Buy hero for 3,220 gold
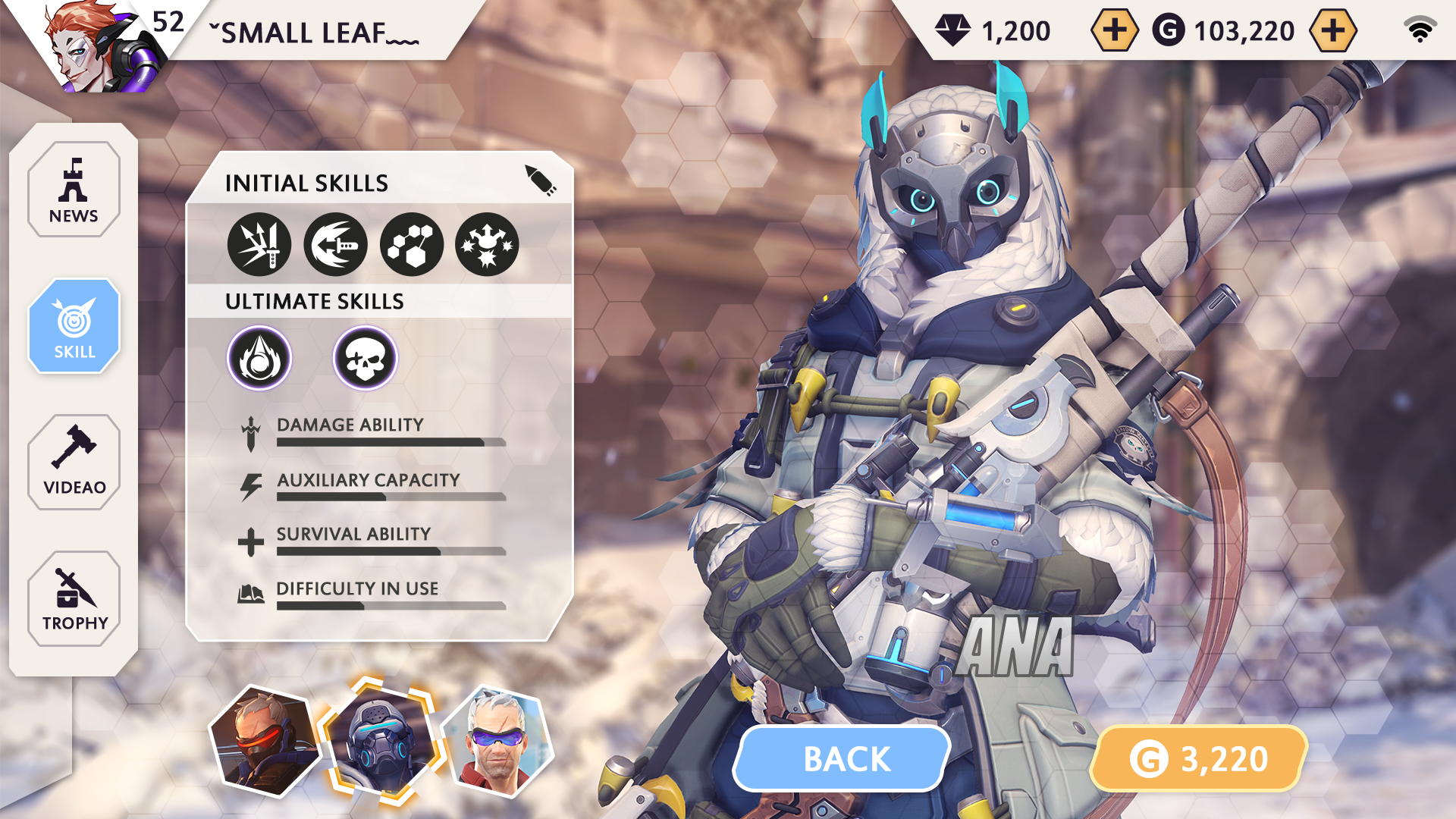This screenshot has height=819, width=1456. coord(1199,758)
